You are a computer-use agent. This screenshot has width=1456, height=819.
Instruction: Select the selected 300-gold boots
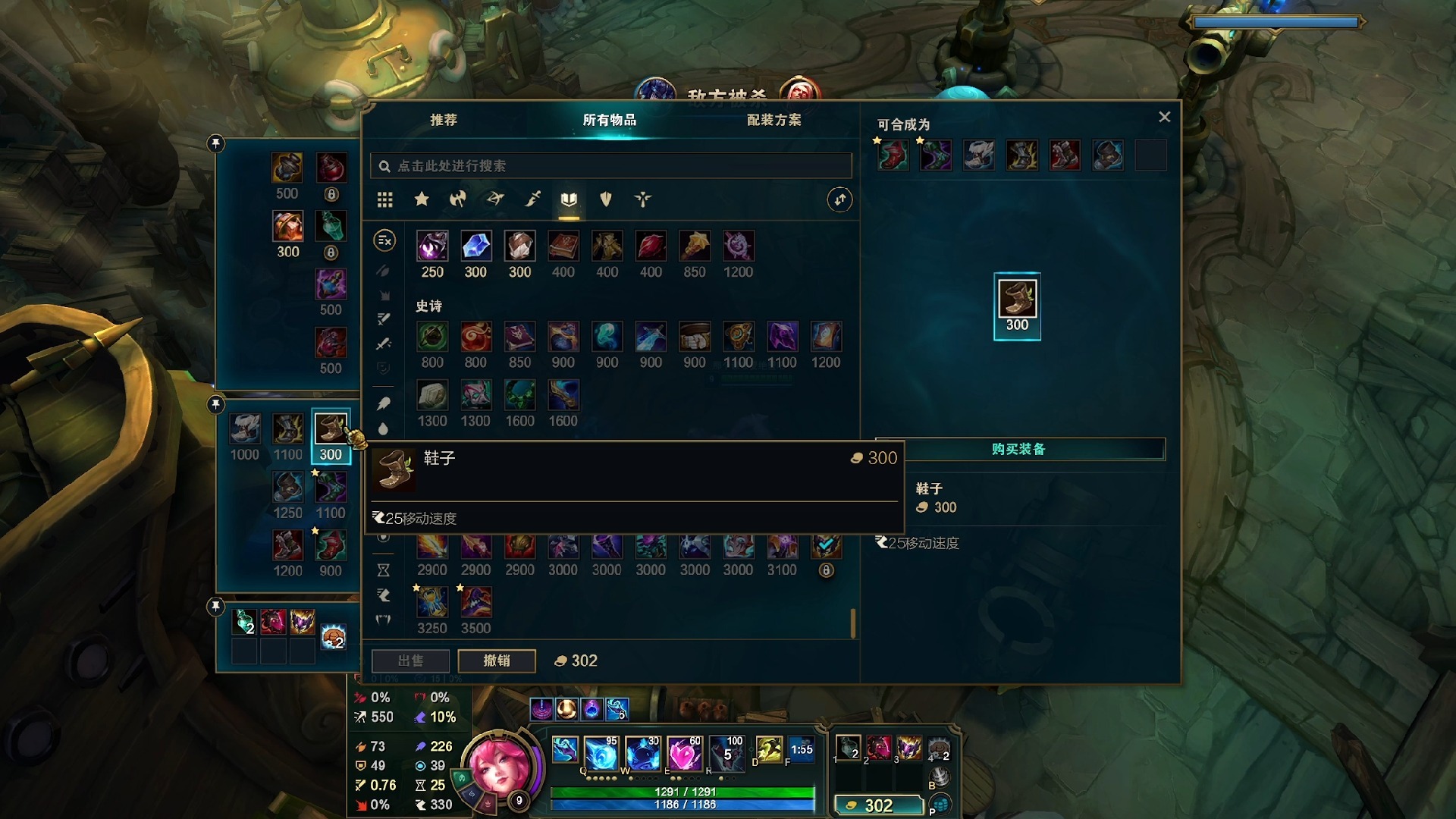pos(331,429)
